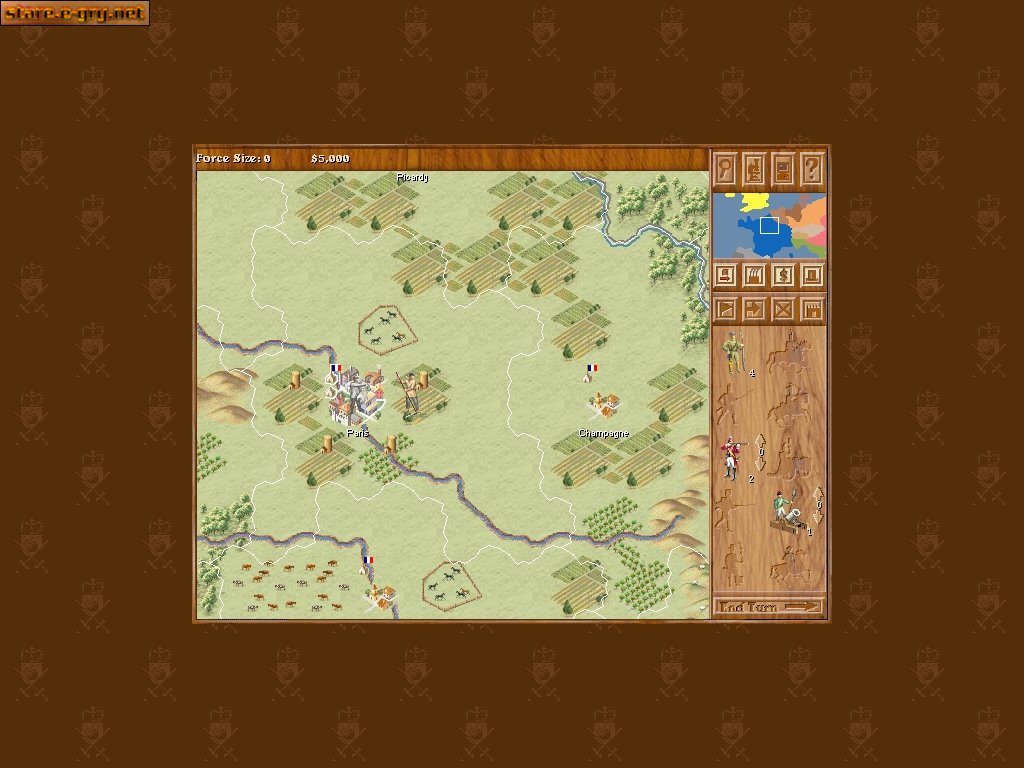Viewport: 1024px width, 768px height.
Task: Click the magnifying glass button
Action: (726, 167)
